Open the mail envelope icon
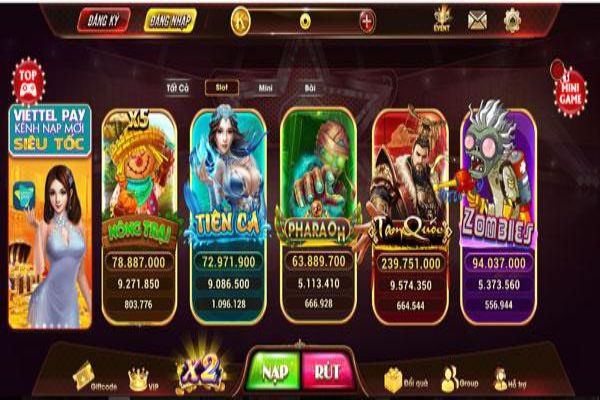The image size is (600, 400). 477,18
